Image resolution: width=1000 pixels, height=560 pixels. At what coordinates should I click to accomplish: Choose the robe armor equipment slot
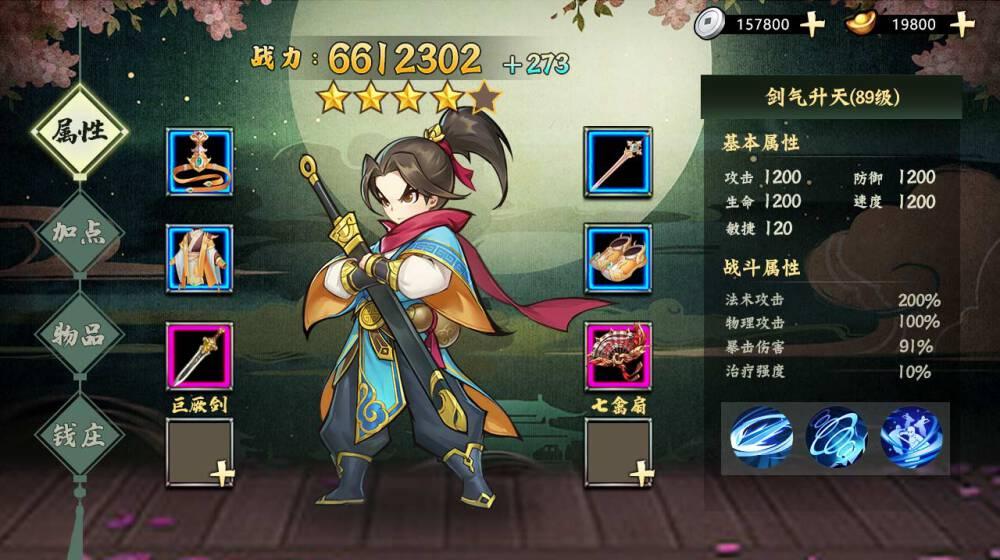tap(200, 258)
